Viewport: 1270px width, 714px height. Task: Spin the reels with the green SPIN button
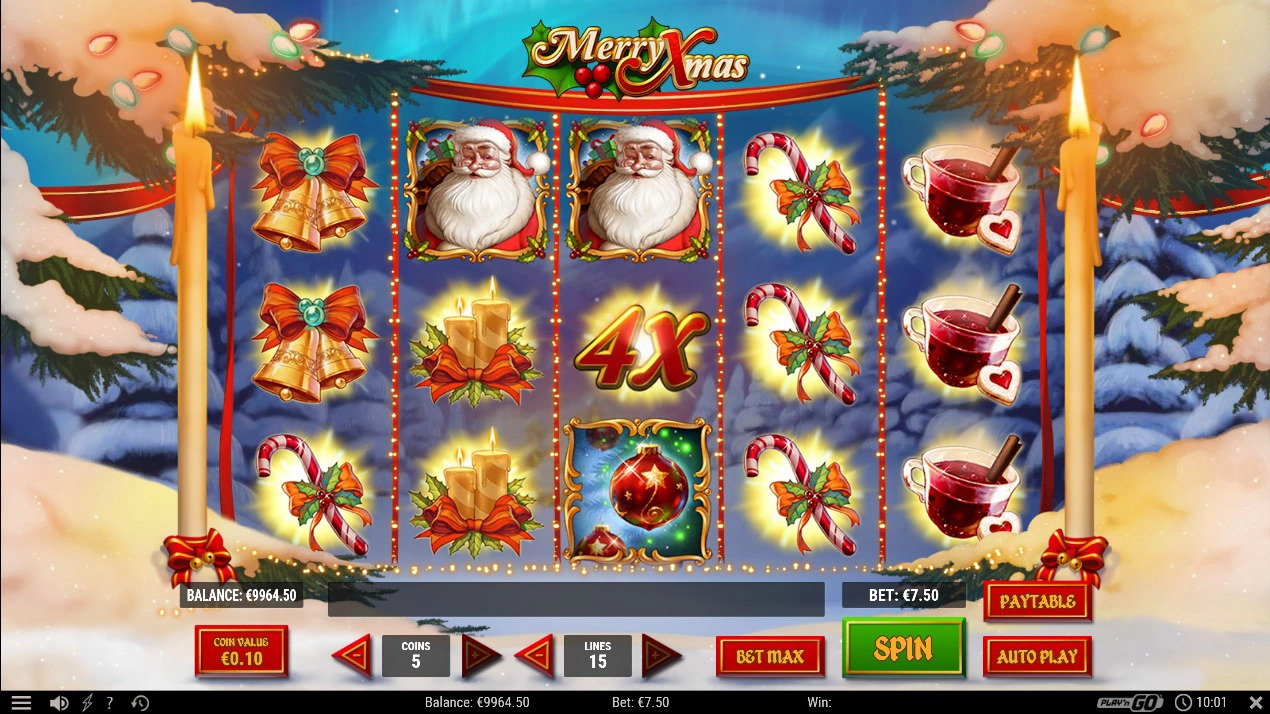click(903, 648)
